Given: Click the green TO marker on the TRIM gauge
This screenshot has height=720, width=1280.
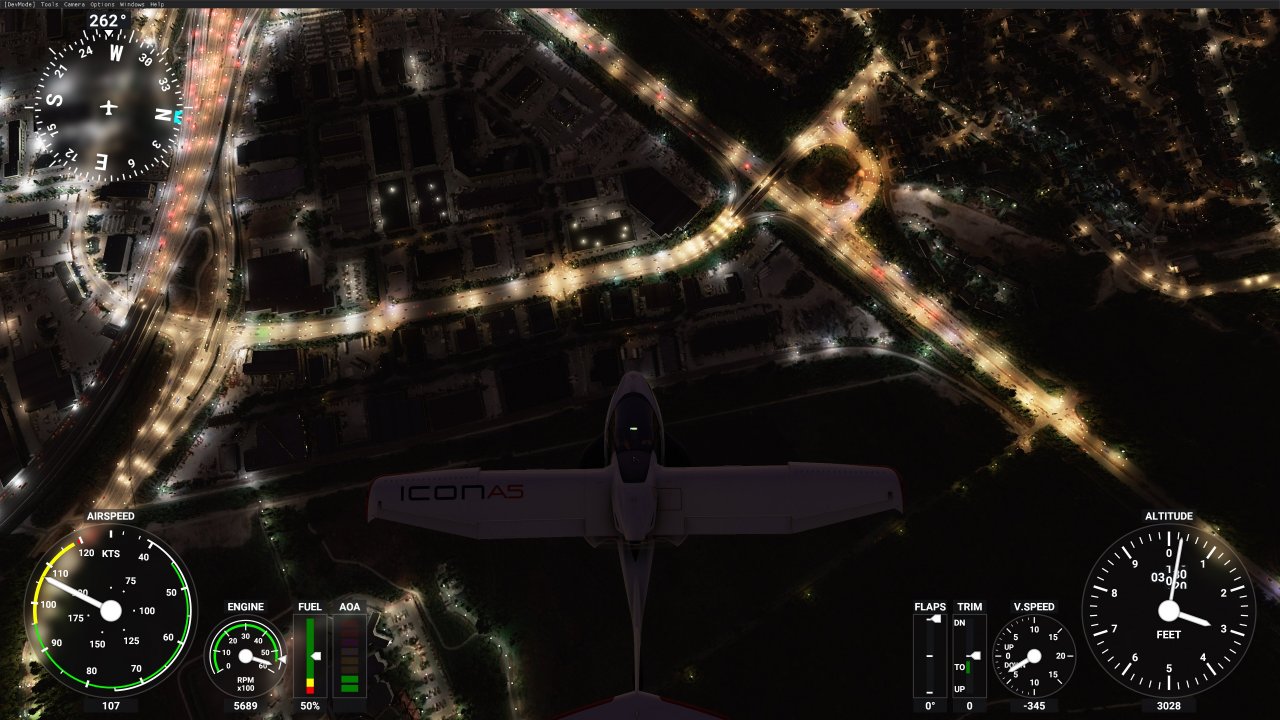Looking at the screenshot, I should coord(968,667).
